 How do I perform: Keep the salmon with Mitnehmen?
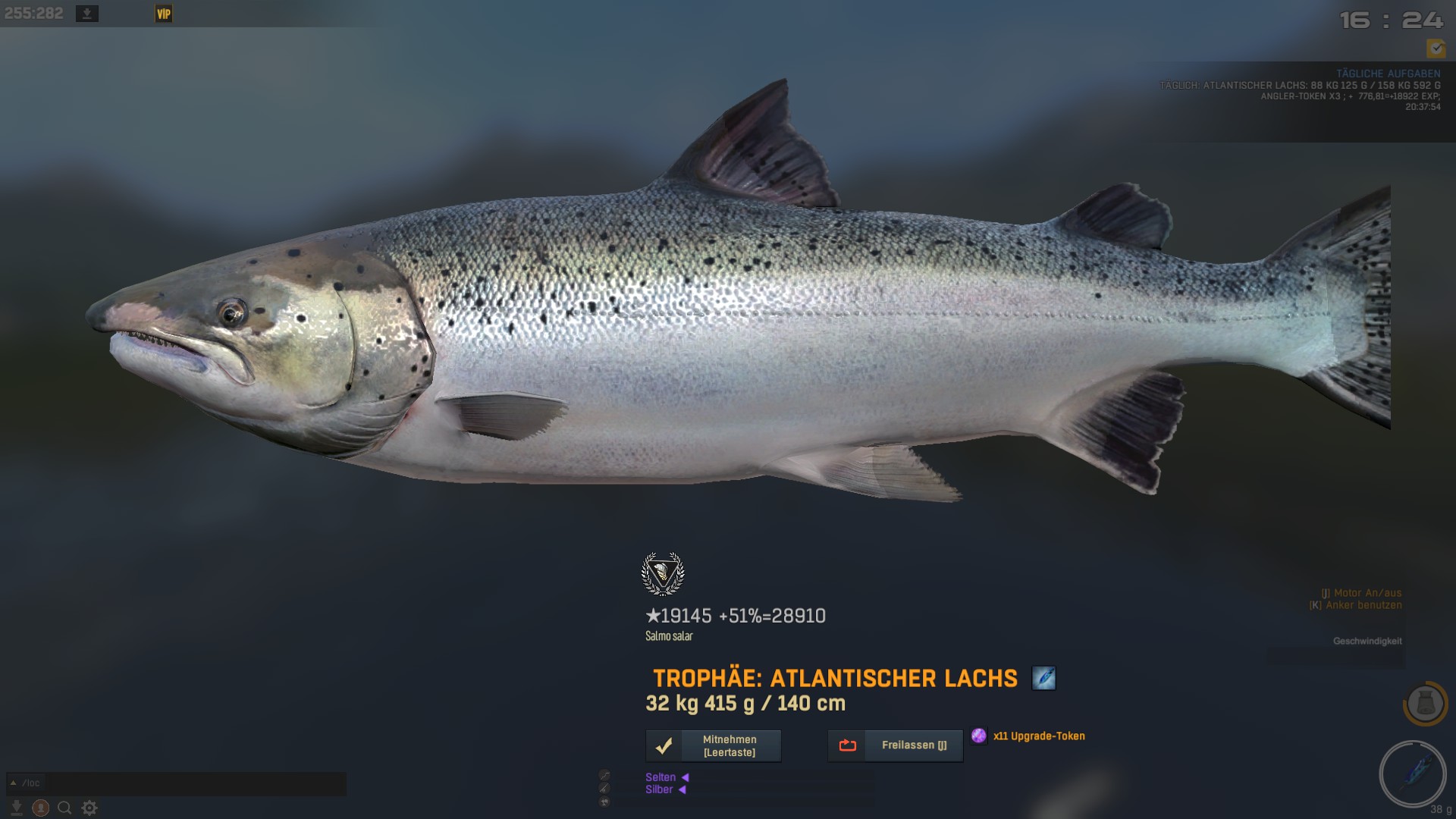[x=713, y=746]
